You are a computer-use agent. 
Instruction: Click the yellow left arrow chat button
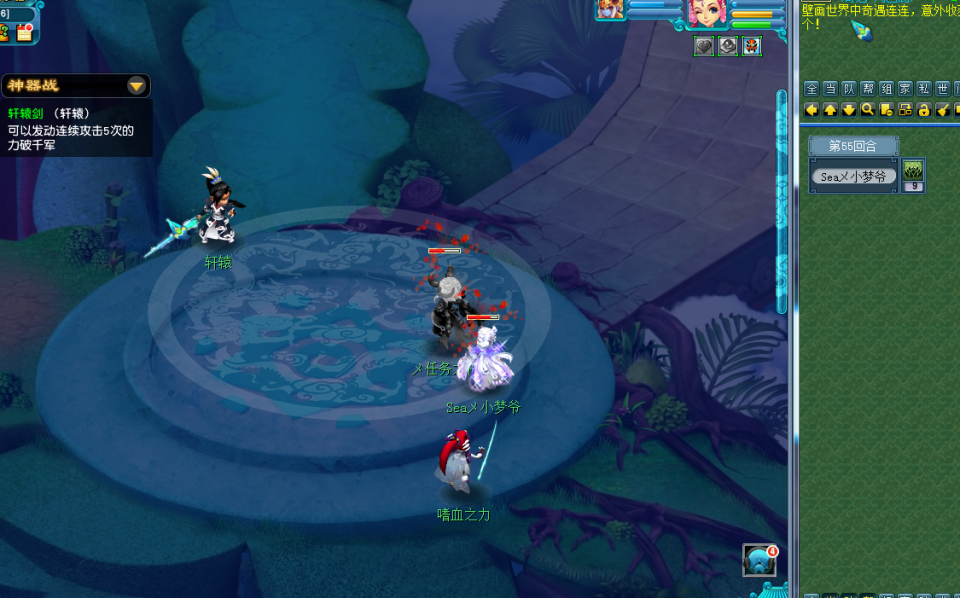tap(812, 109)
